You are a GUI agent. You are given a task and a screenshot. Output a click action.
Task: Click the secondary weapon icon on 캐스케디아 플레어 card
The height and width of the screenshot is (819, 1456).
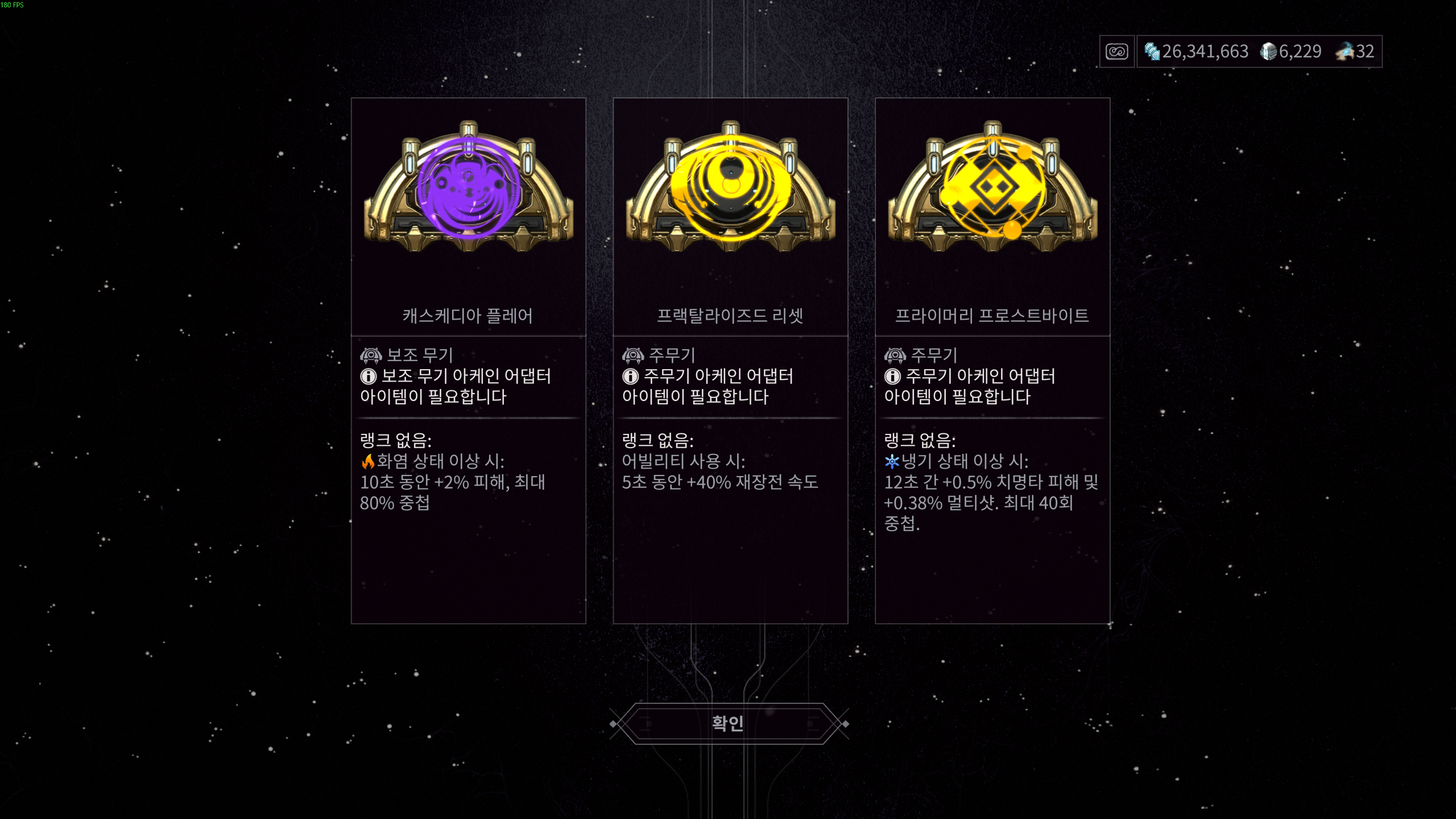pos(372,354)
